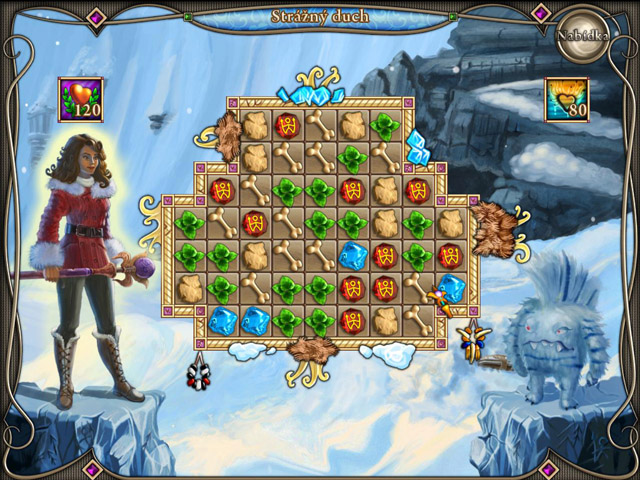Pick the blue gem between bone and red rune
Screen dimensions: 640x480
point(353,256)
